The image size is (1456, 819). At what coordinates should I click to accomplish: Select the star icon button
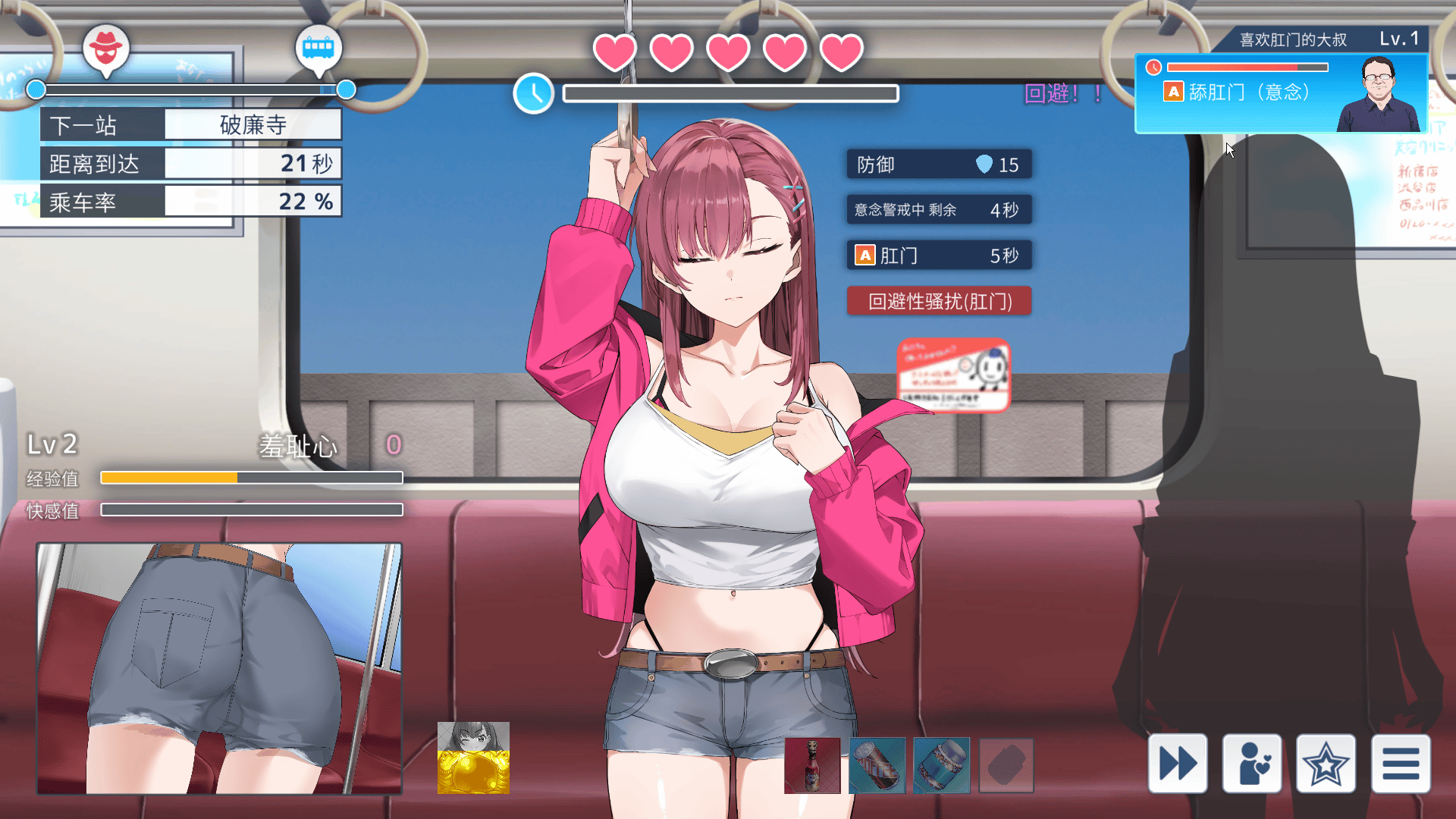pyautogui.click(x=1326, y=763)
